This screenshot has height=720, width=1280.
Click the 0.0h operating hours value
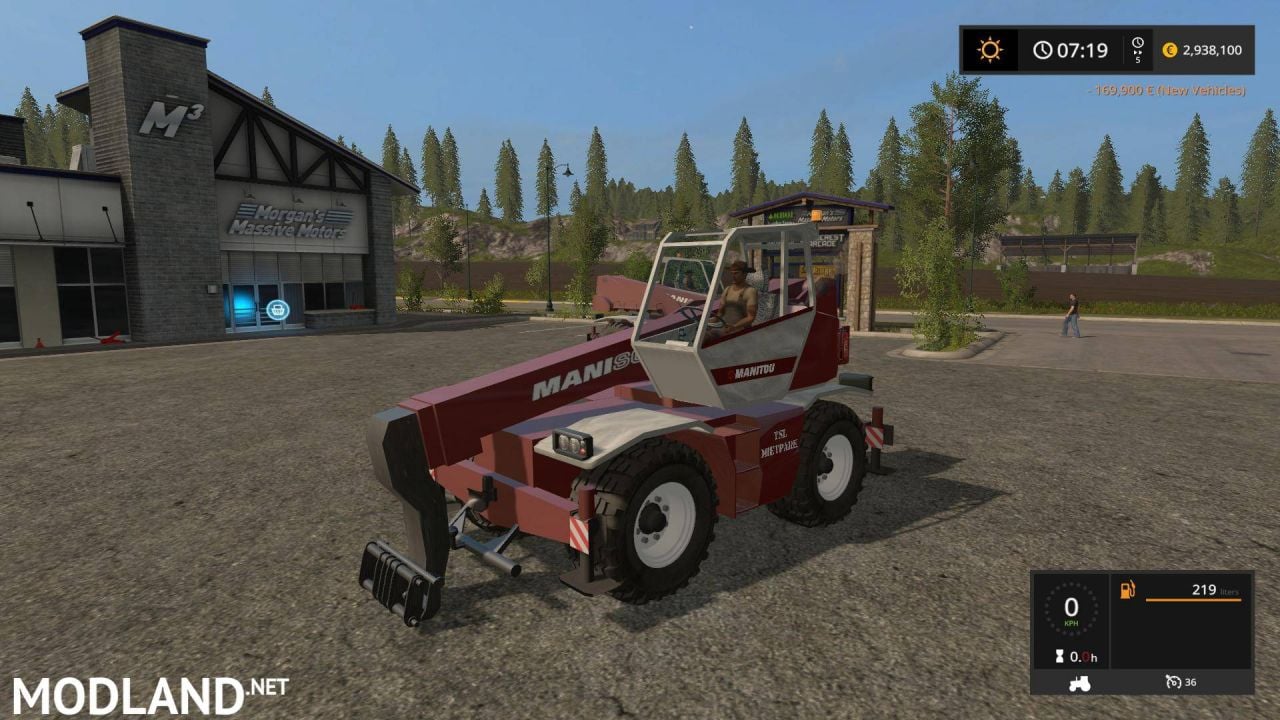coord(1083,657)
